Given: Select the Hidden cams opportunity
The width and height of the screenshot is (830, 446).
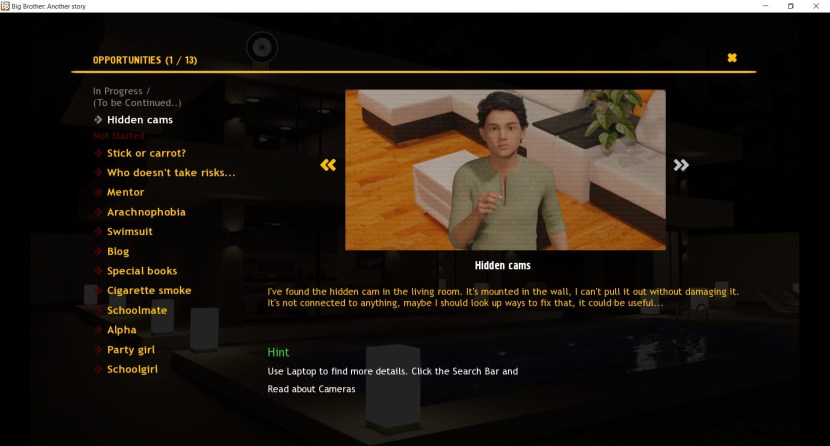Looking at the screenshot, I should [139, 120].
